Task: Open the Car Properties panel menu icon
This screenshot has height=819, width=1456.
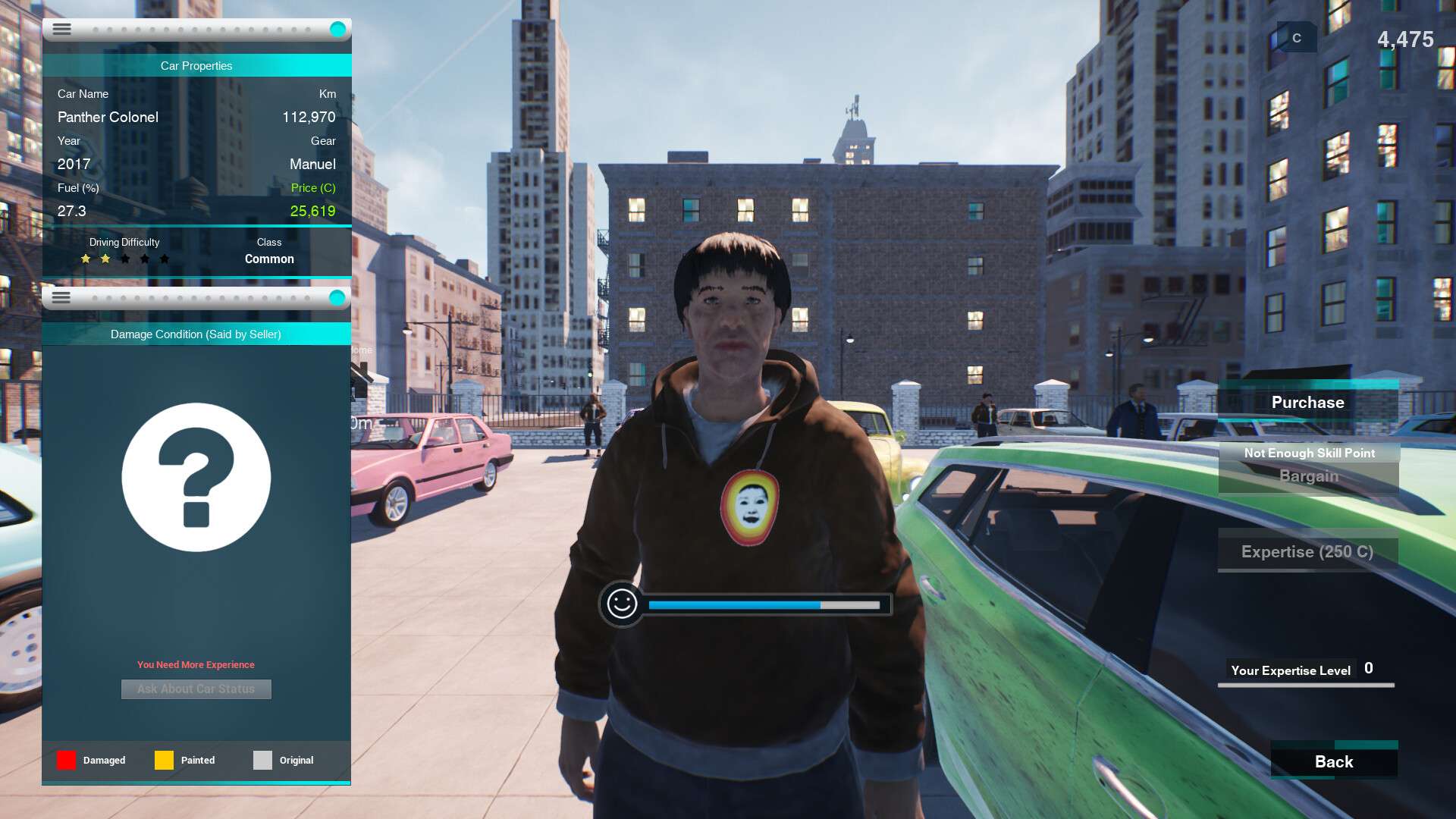Action: click(62, 29)
